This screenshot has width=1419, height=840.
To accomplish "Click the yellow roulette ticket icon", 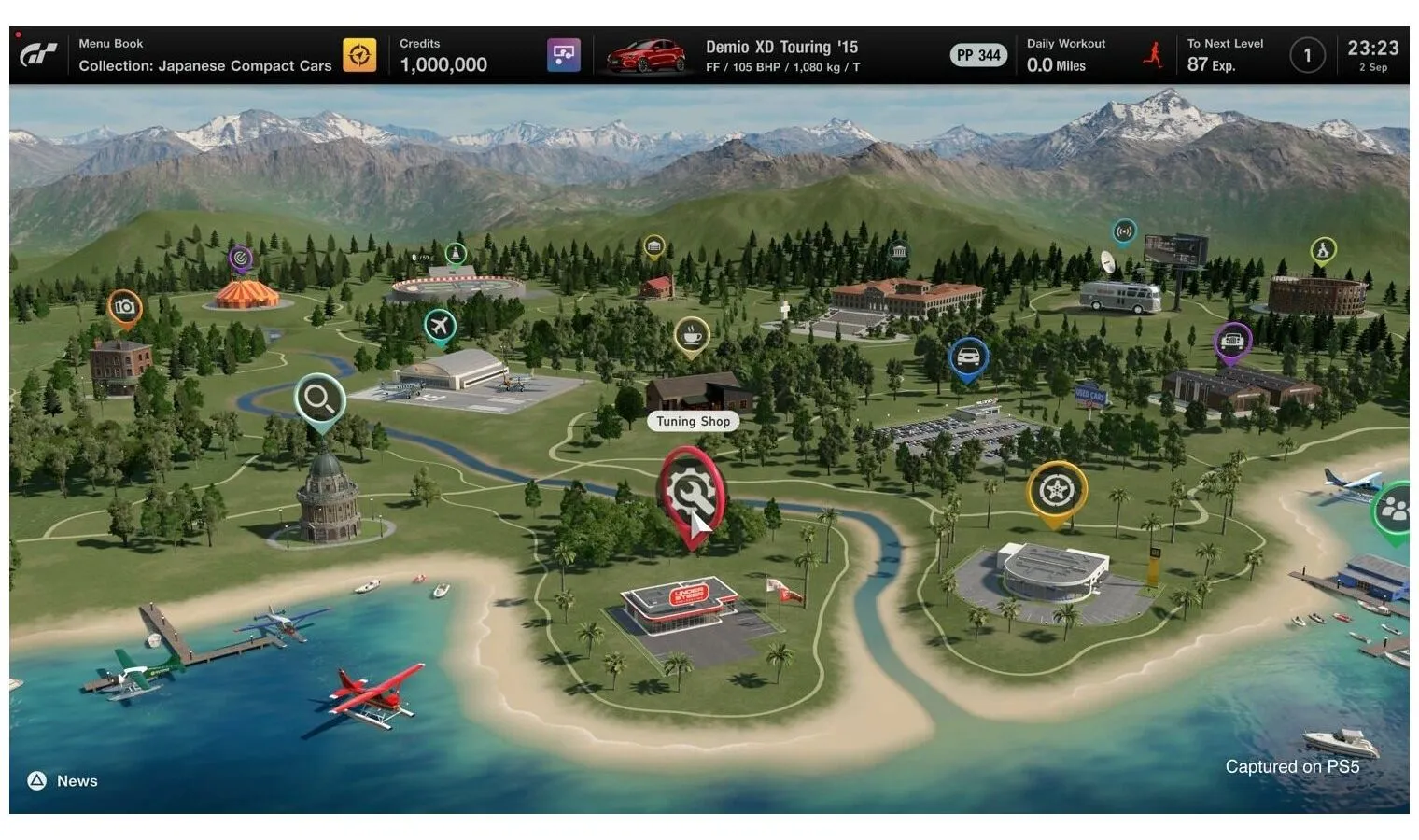I will pos(359,55).
